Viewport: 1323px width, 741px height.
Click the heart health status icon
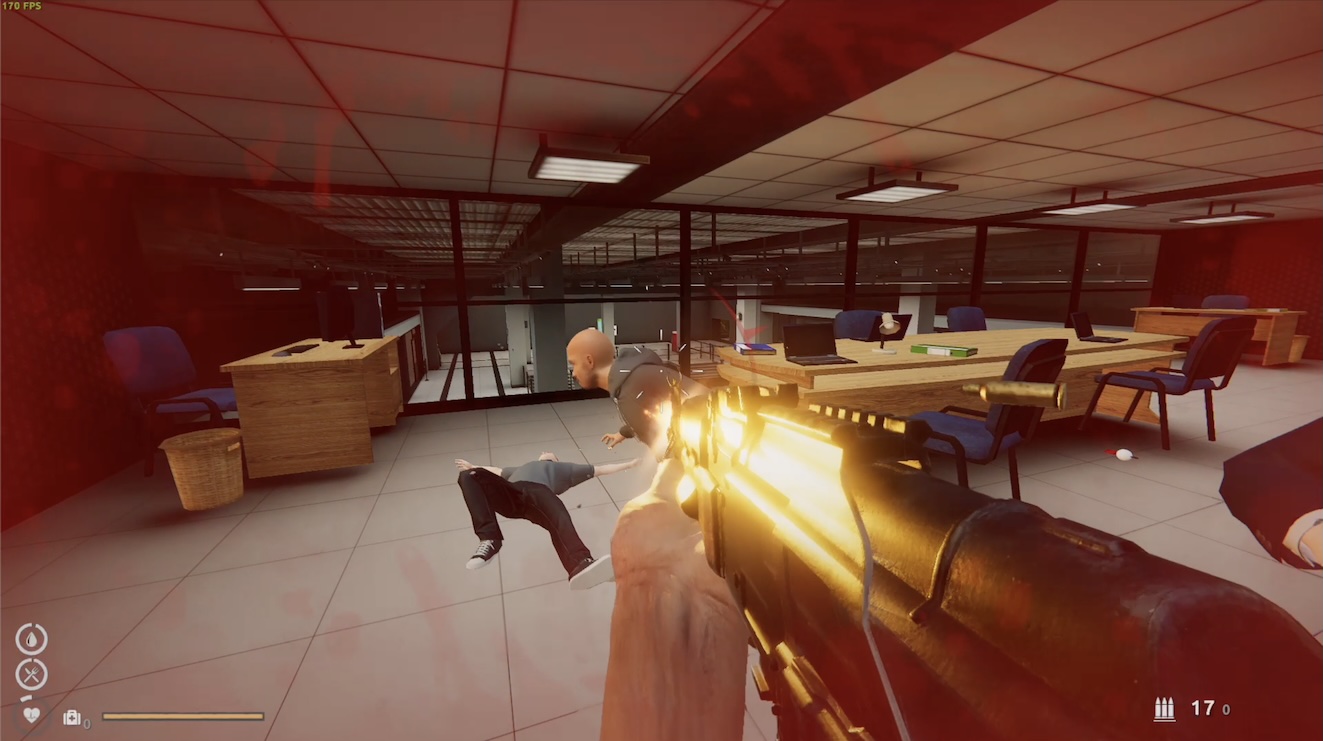point(32,715)
